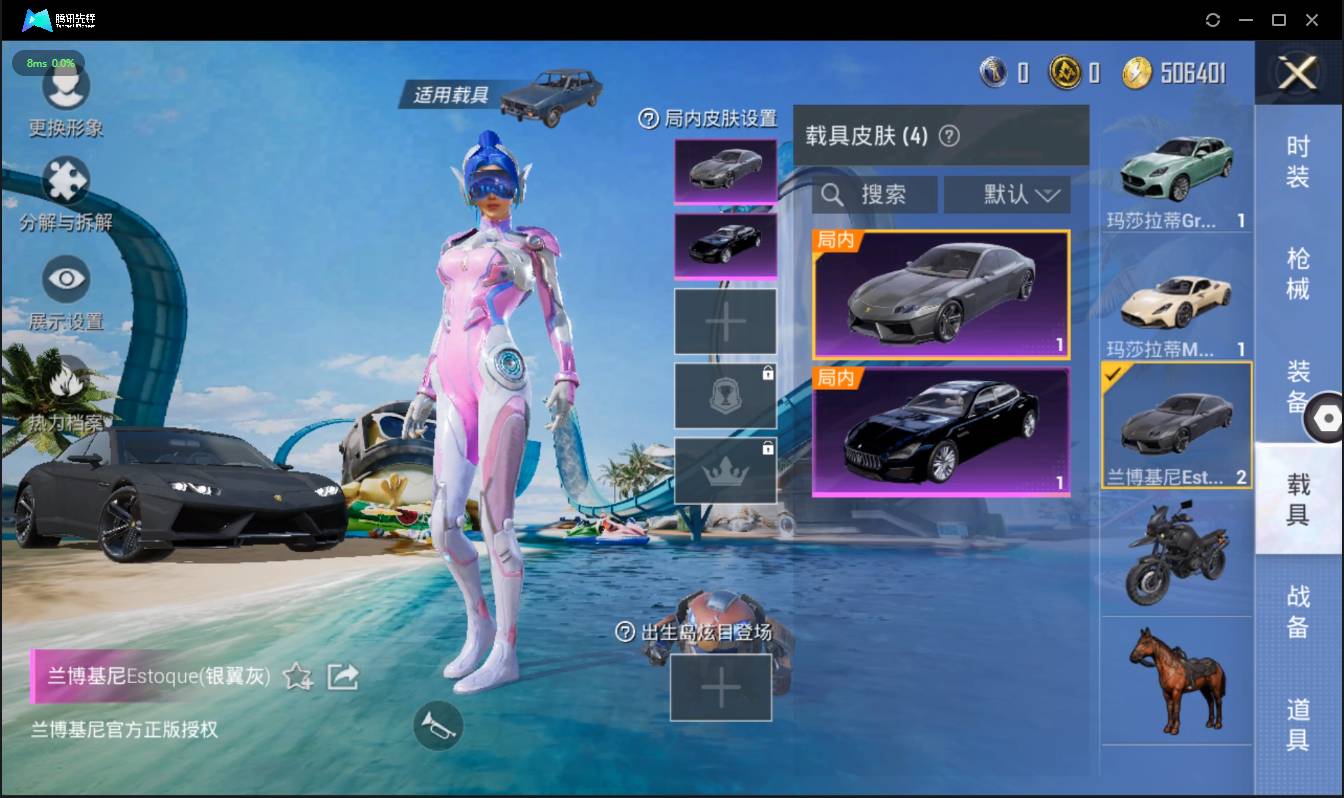Image resolution: width=1344 pixels, height=798 pixels.
Task: Click the horn icon below the character
Action: [440, 727]
